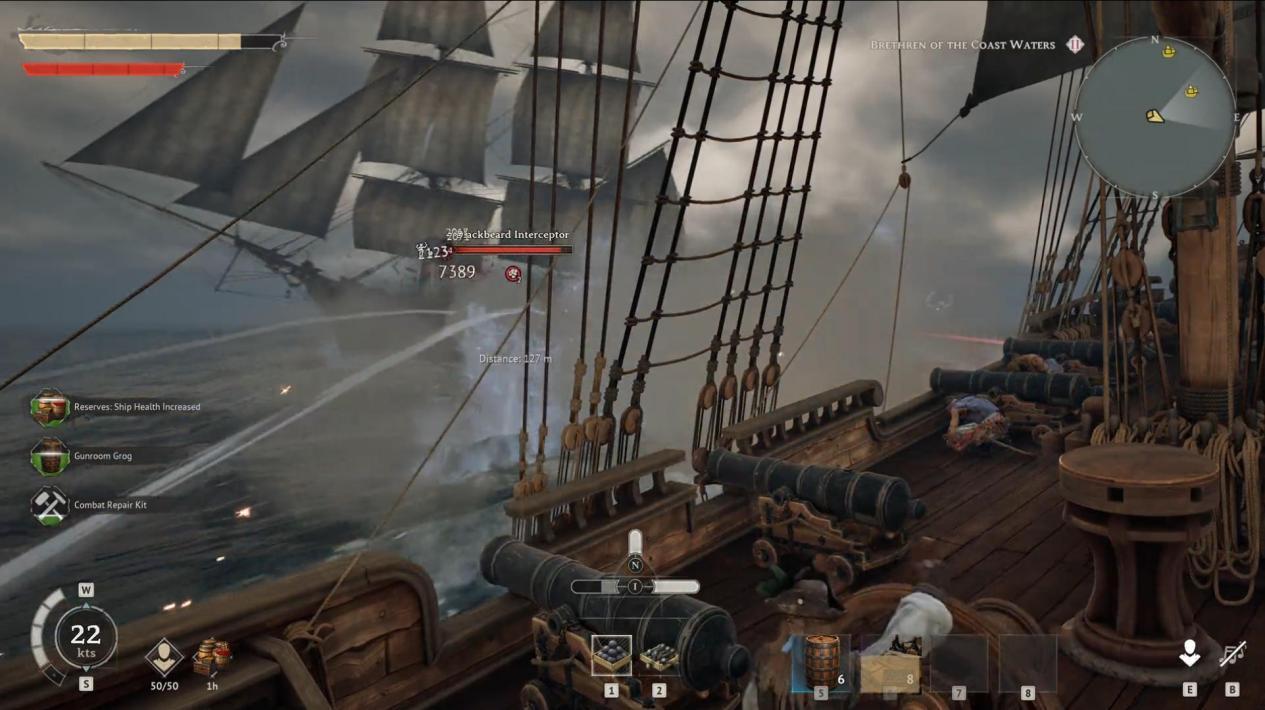Viewport: 1265px width, 710px height.
Task: Toggle the crossed-out music note icon
Action: pyautogui.click(x=1232, y=655)
